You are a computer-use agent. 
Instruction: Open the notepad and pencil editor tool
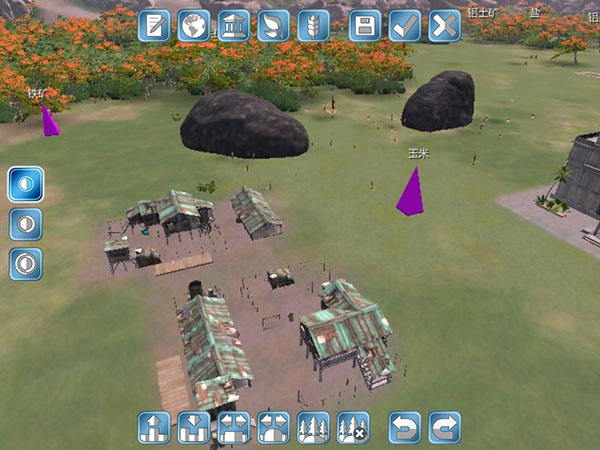coord(154,26)
